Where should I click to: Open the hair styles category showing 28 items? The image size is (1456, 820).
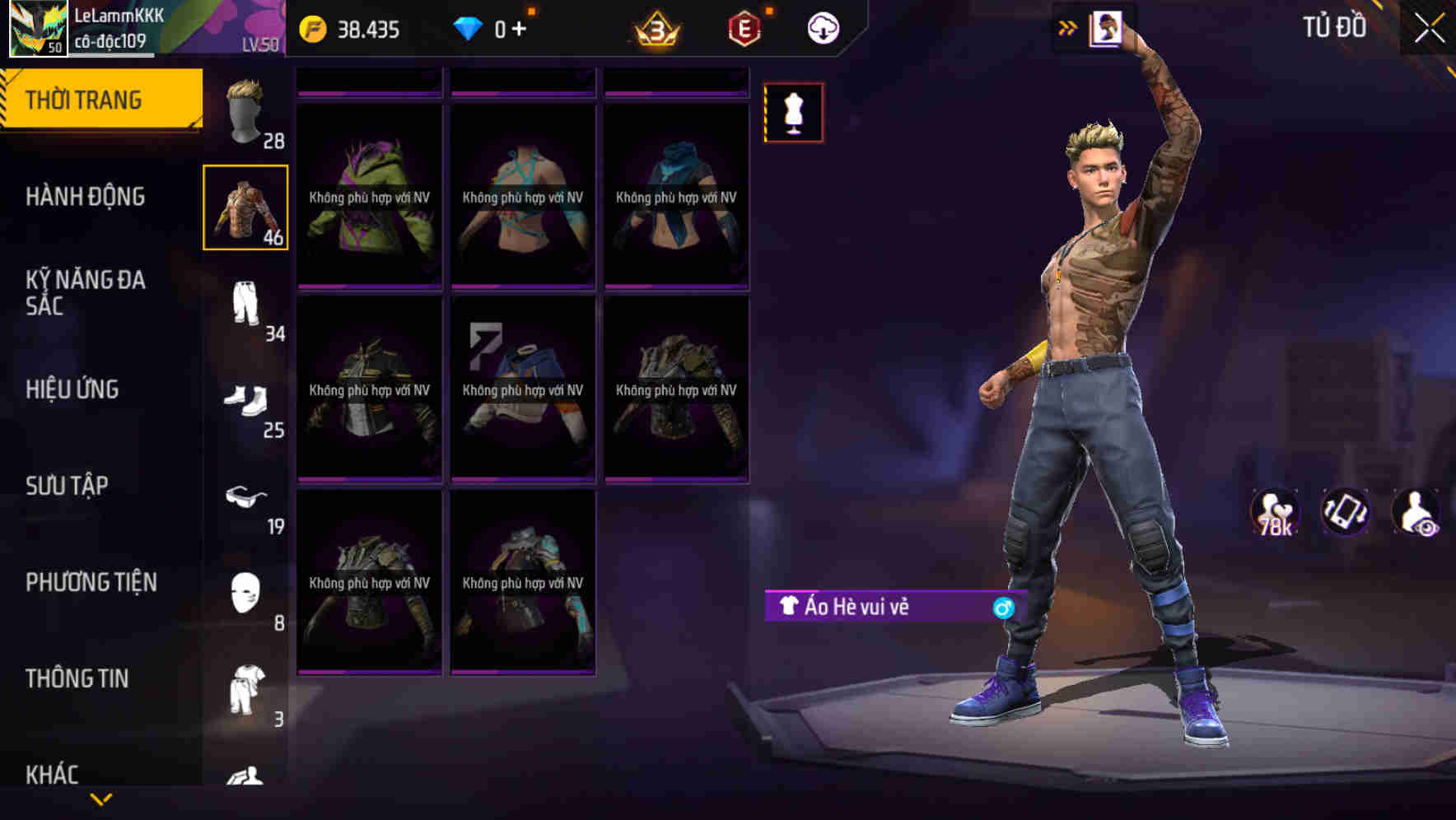245,111
